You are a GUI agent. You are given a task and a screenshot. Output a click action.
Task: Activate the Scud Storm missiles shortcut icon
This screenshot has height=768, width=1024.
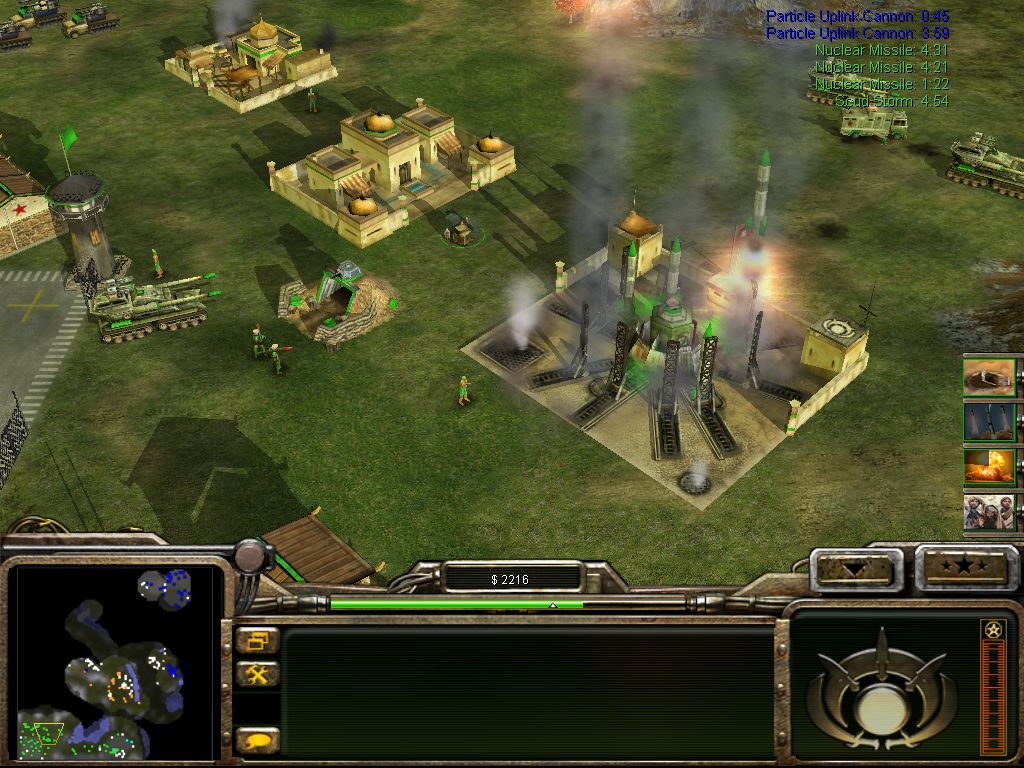(989, 422)
